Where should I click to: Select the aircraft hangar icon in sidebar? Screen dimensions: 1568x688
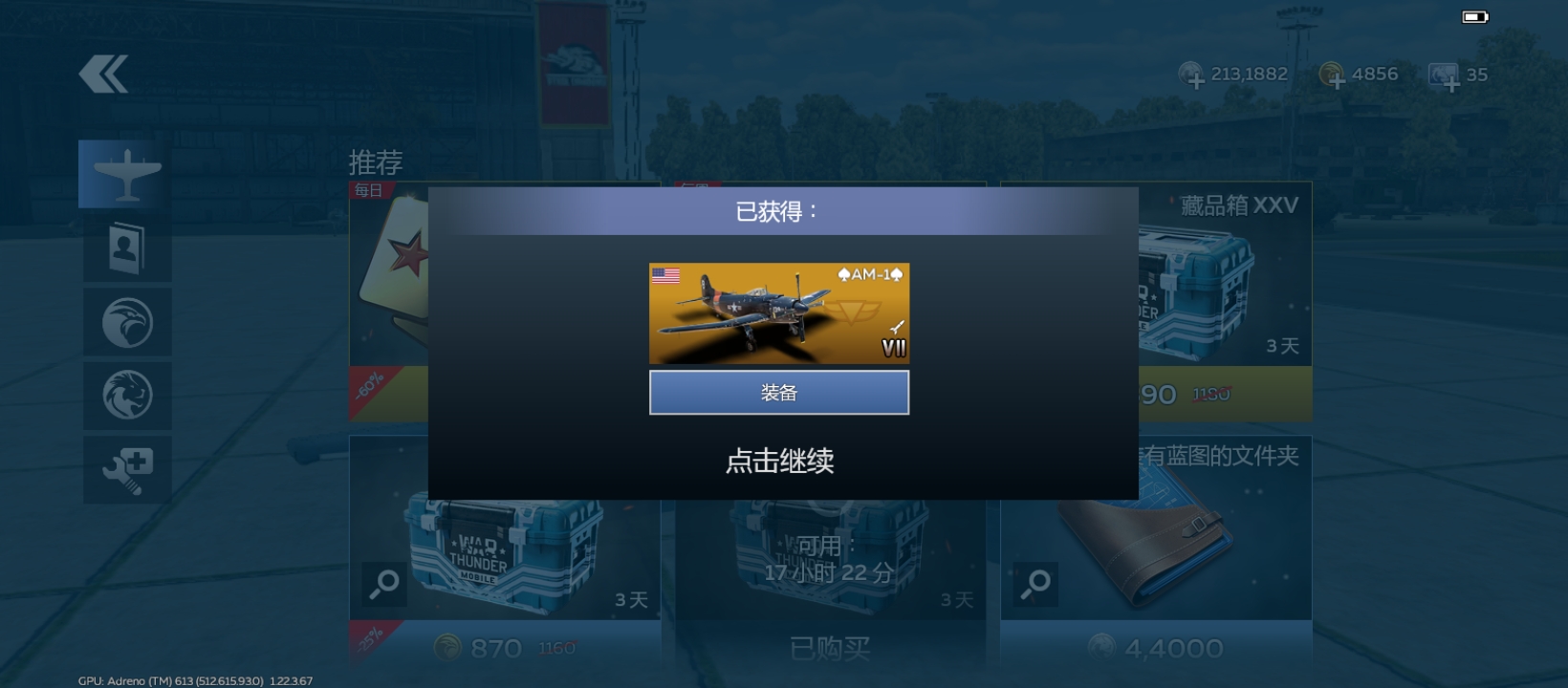point(127,173)
